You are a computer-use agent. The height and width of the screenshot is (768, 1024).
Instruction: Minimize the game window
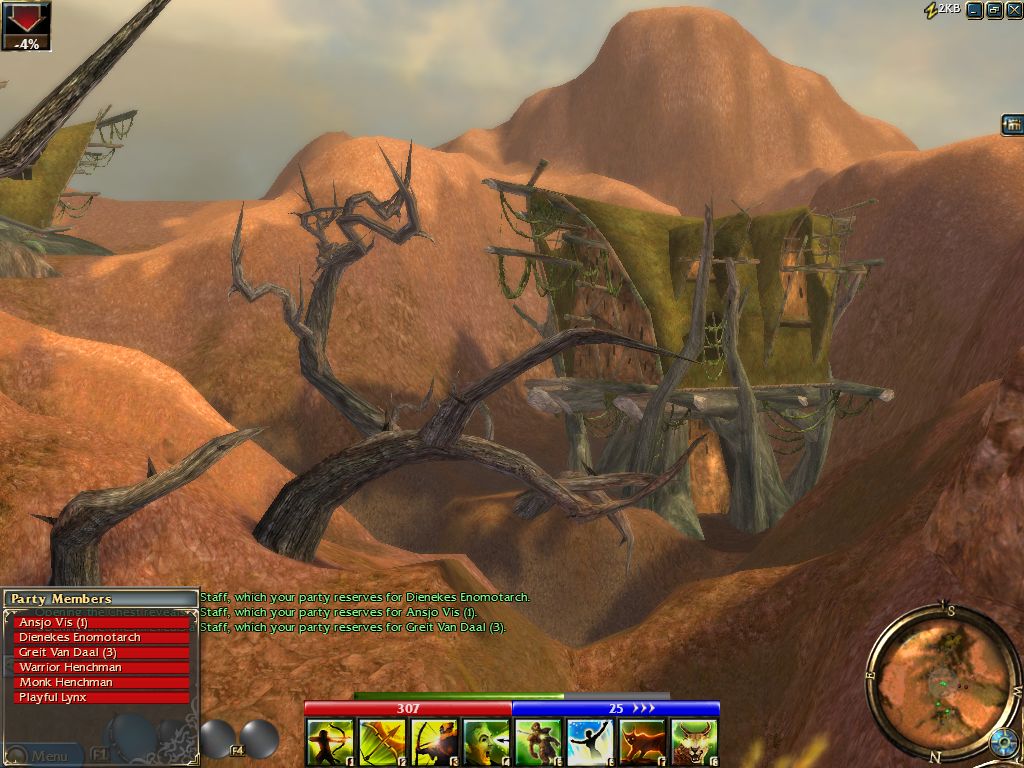tap(974, 10)
